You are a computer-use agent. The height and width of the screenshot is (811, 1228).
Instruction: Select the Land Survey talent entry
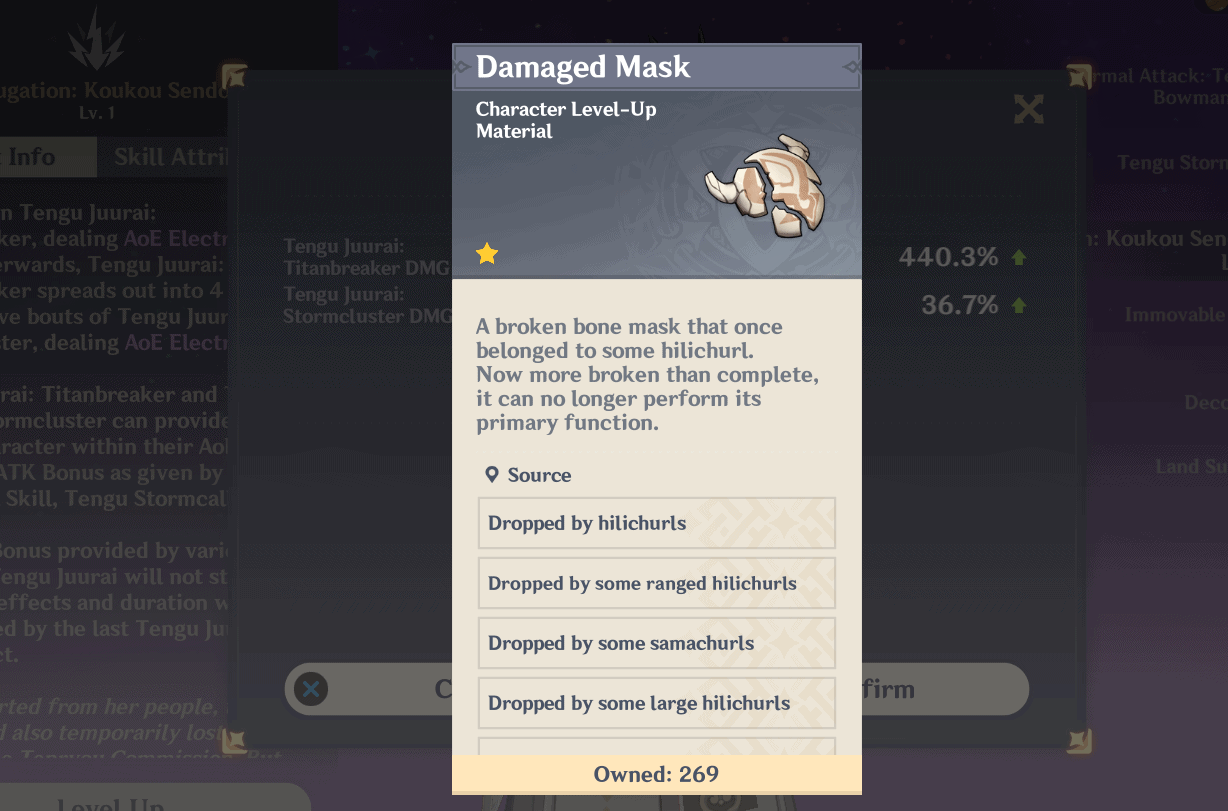pos(1190,466)
